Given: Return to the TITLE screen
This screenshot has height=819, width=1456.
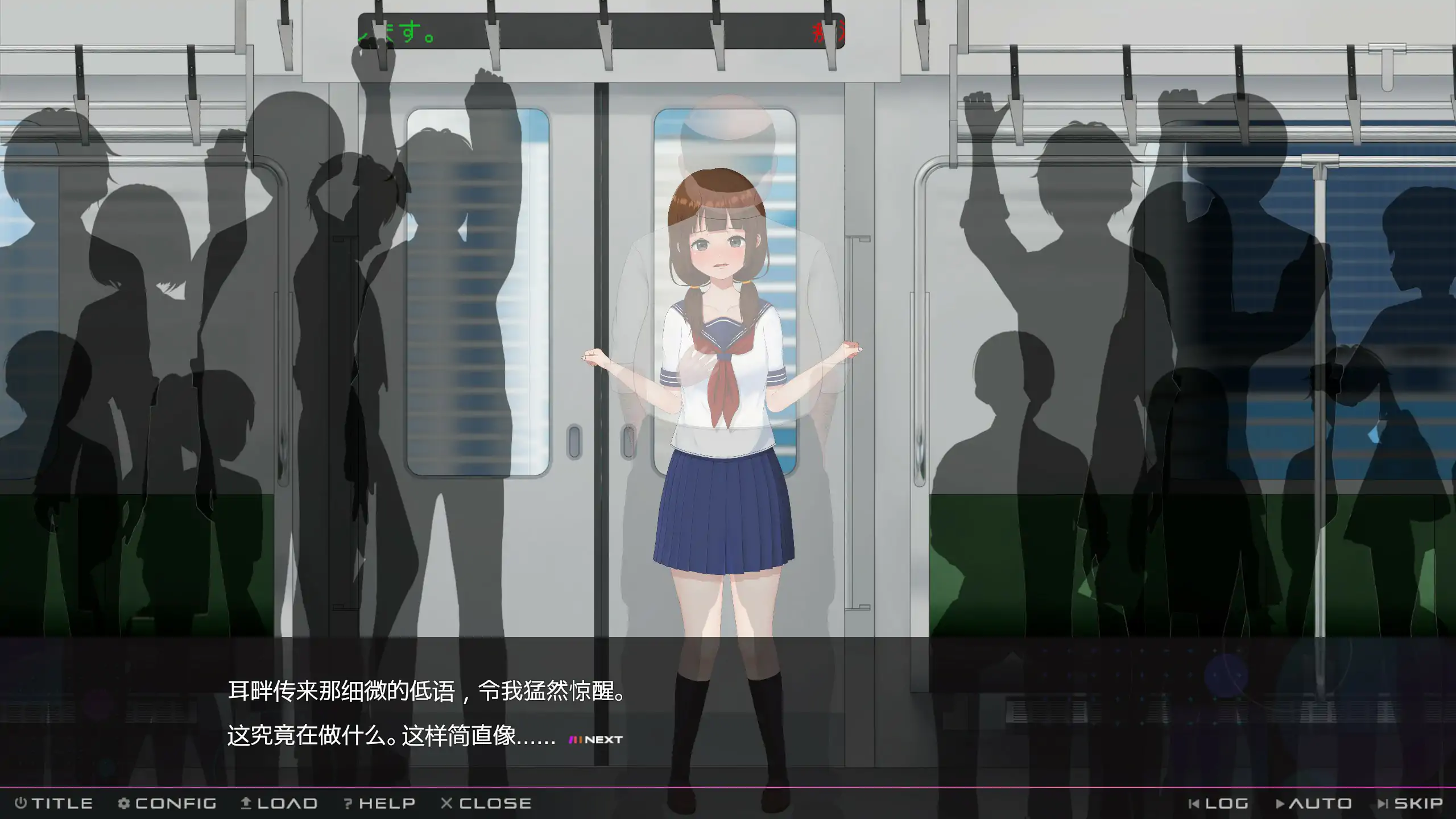Looking at the screenshot, I should pos(57,803).
